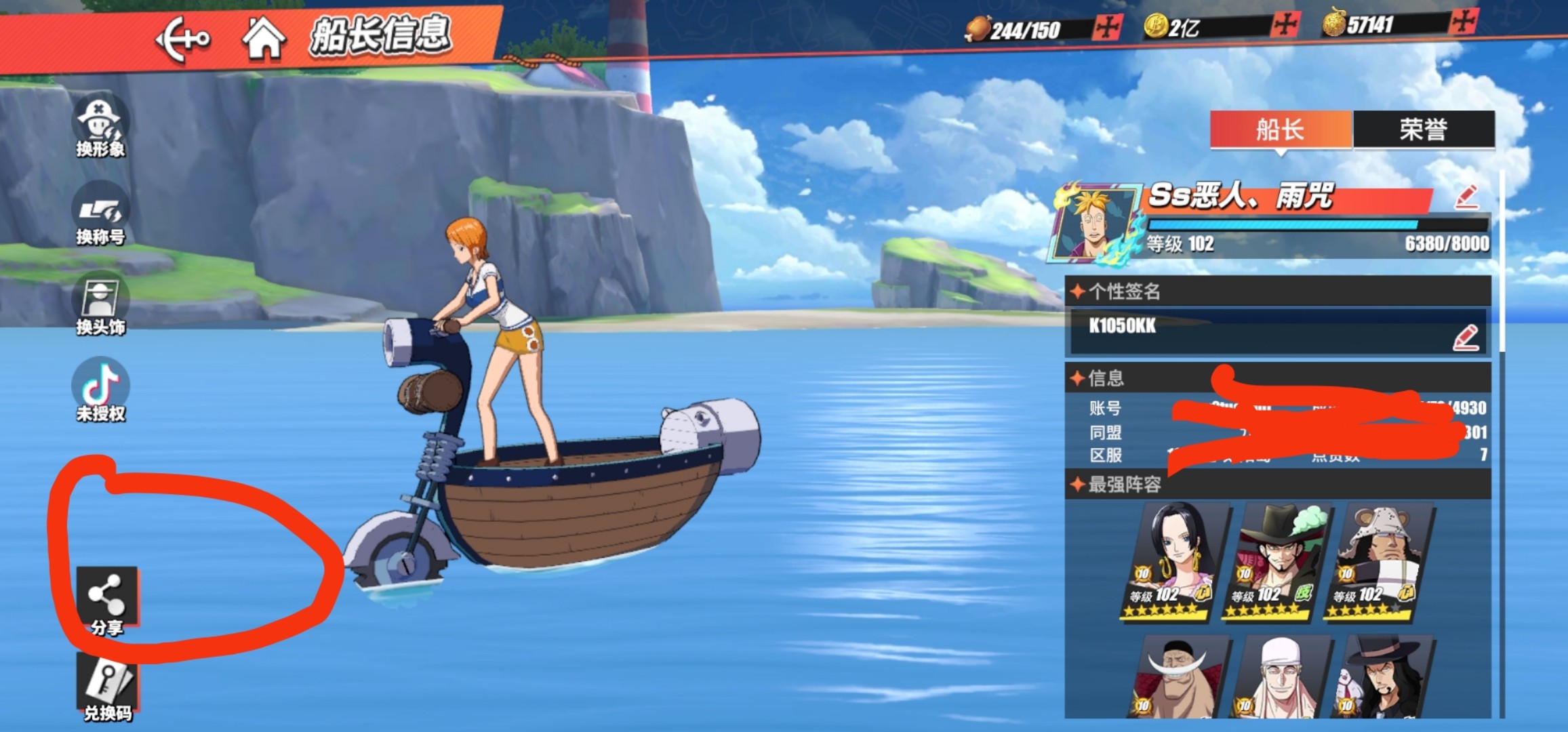Go back using the anchor arrow button
The height and width of the screenshot is (732, 1568).
[182, 39]
